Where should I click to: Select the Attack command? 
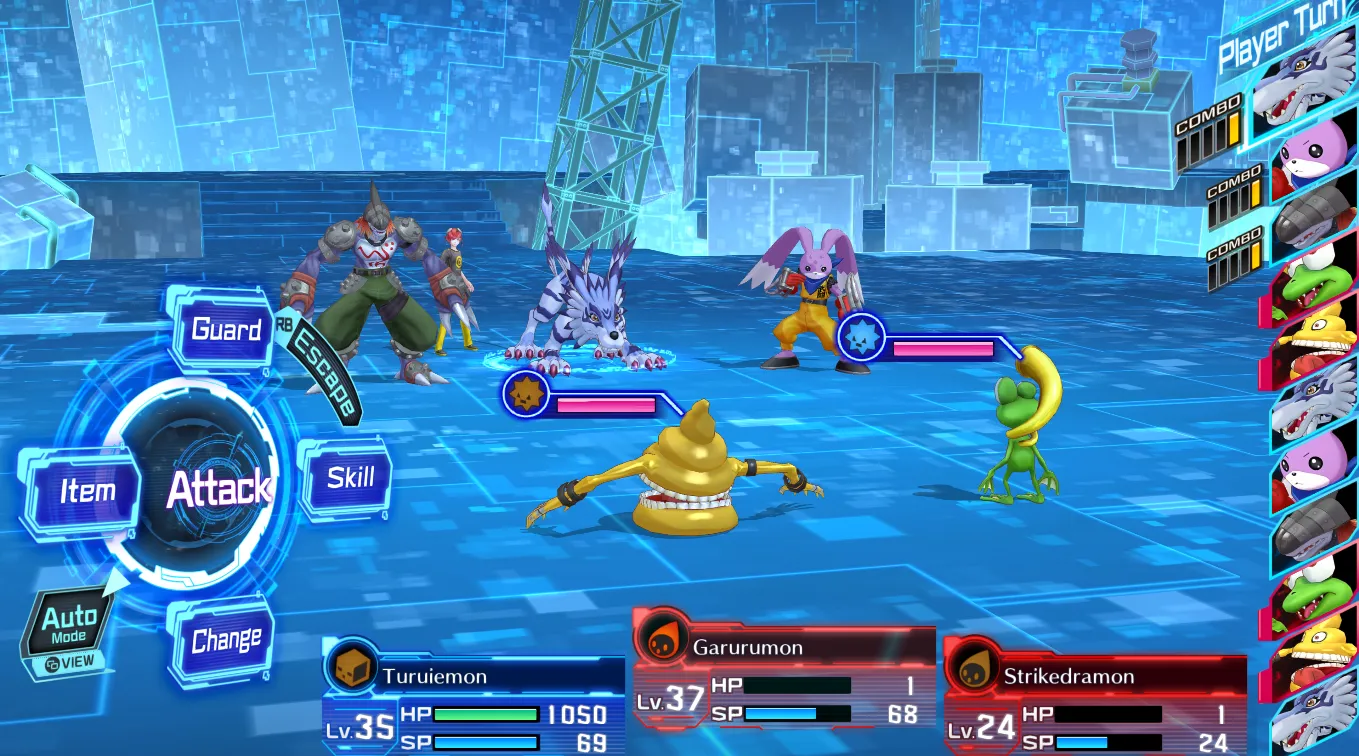pos(218,488)
